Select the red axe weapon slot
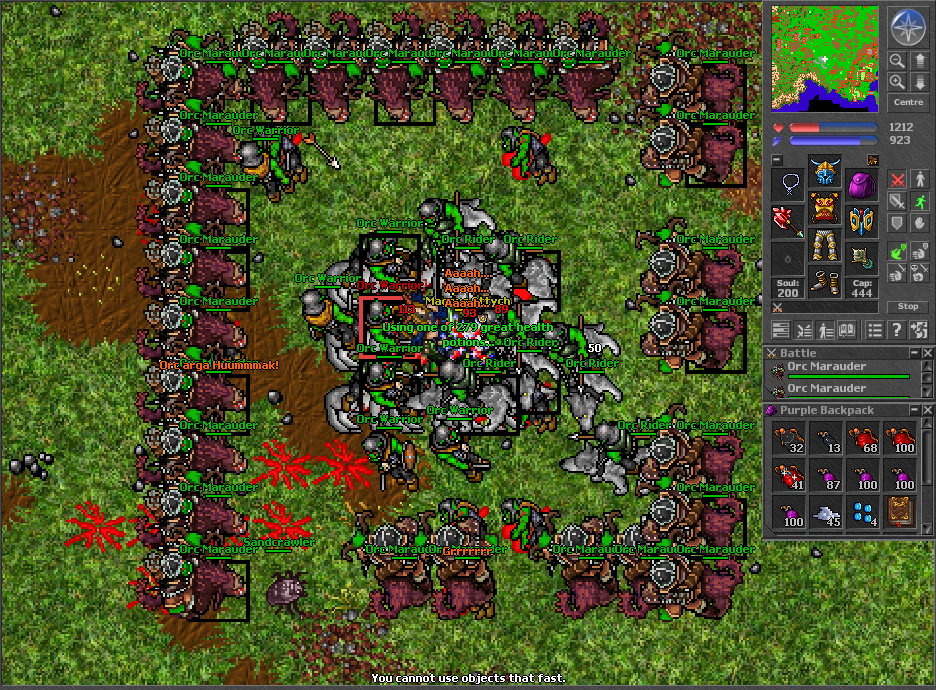This screenshot has width=936, height=690. click(789, 221)
